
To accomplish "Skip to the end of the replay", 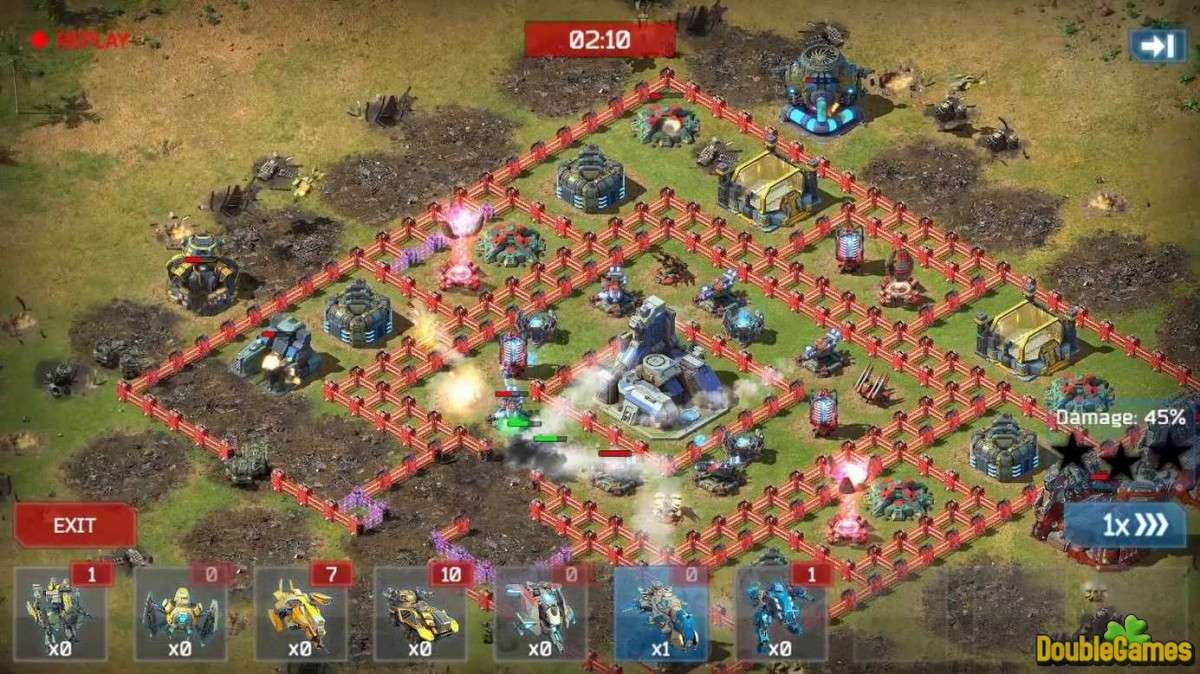I will [1157, 45].
